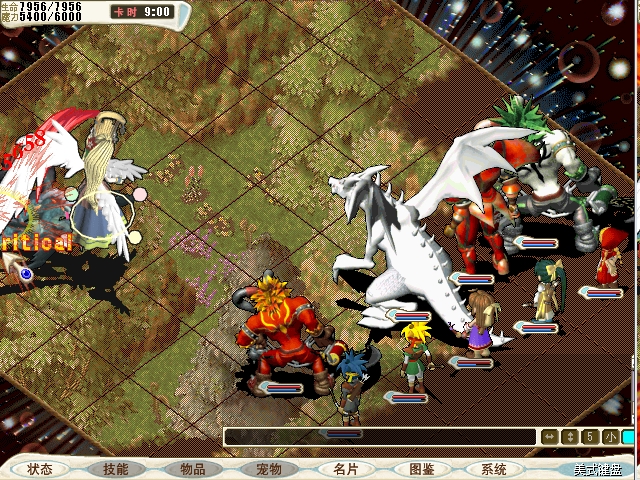
Task: Open the 物品 (Items) menu
Action: point(192,469)
